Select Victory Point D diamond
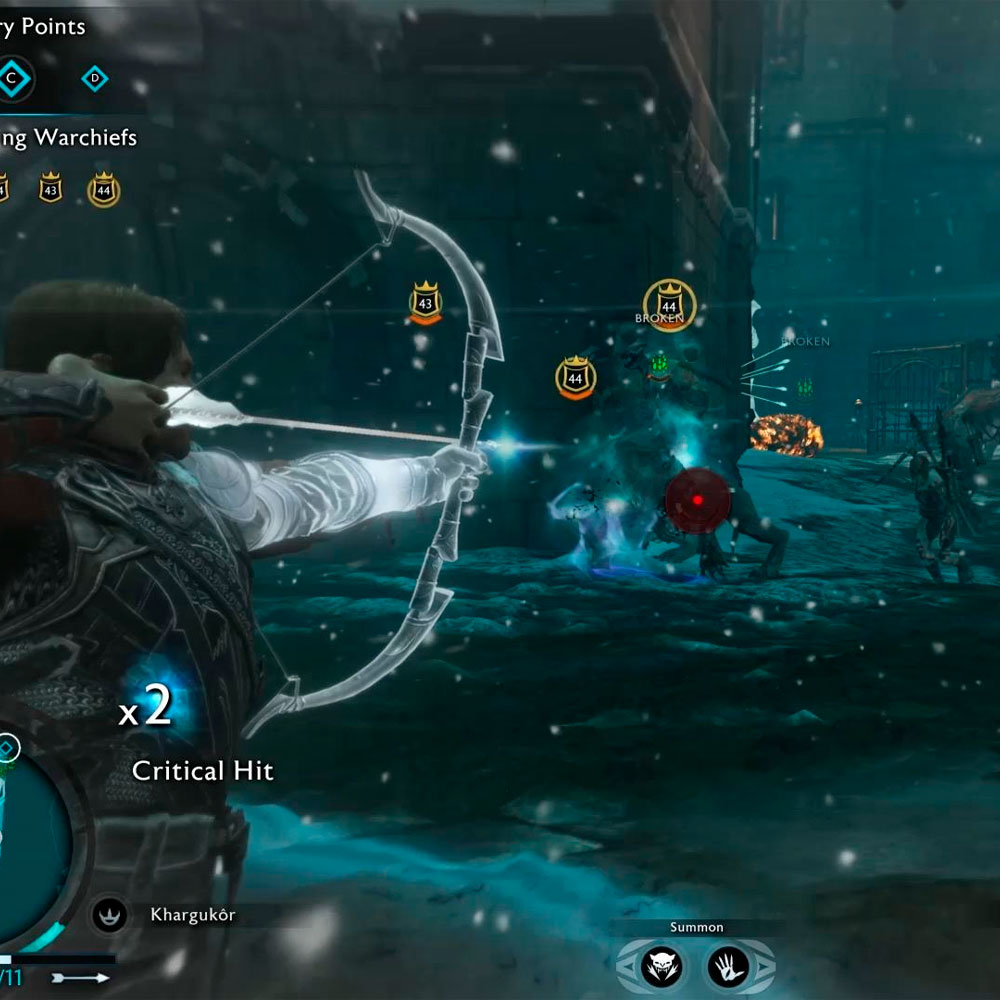This screenshot has height=1000, width=1000. click(x=95, y=78)
